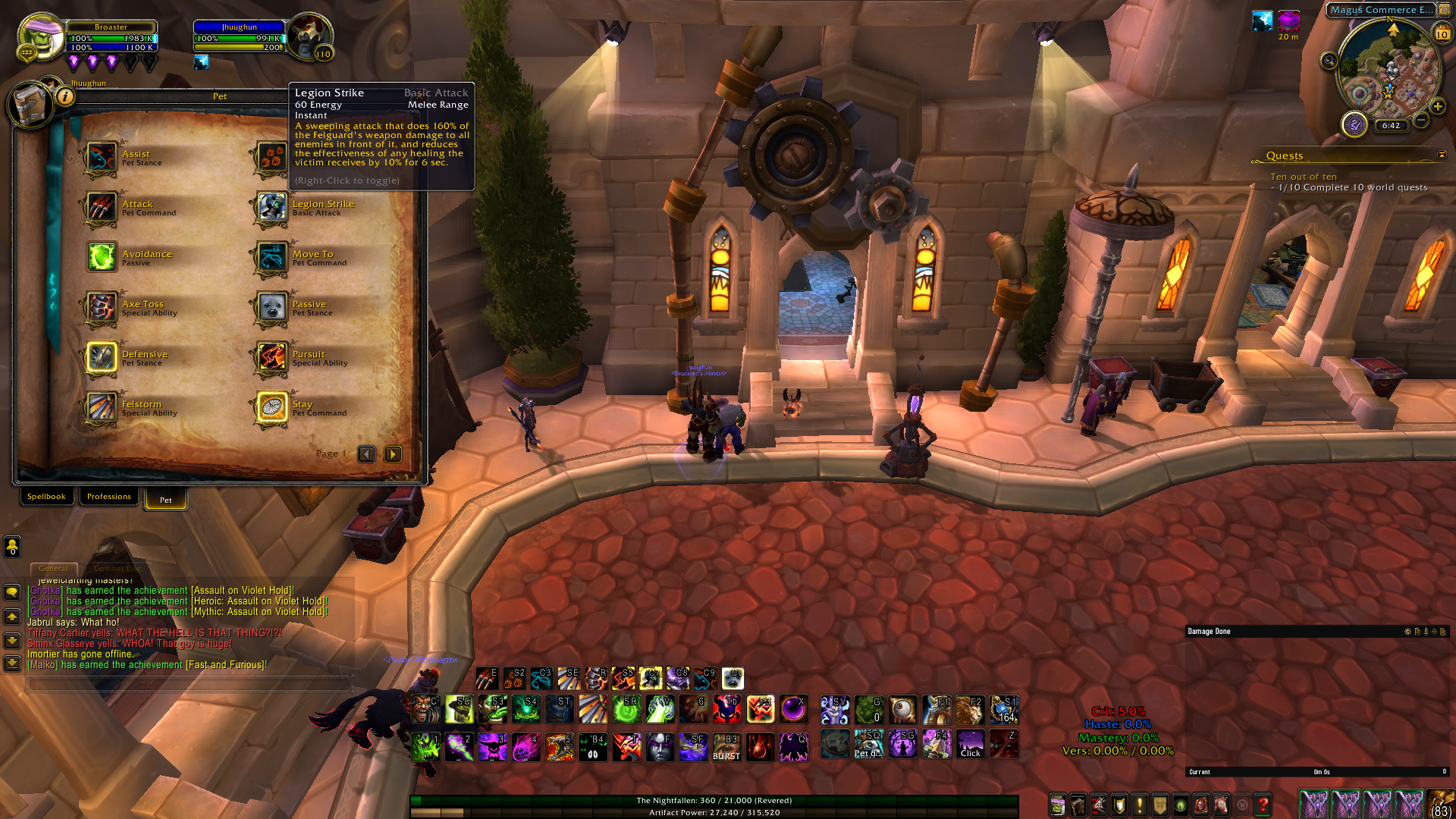Open the Professions tab
1456x819 pixels.
click(108, 497)
